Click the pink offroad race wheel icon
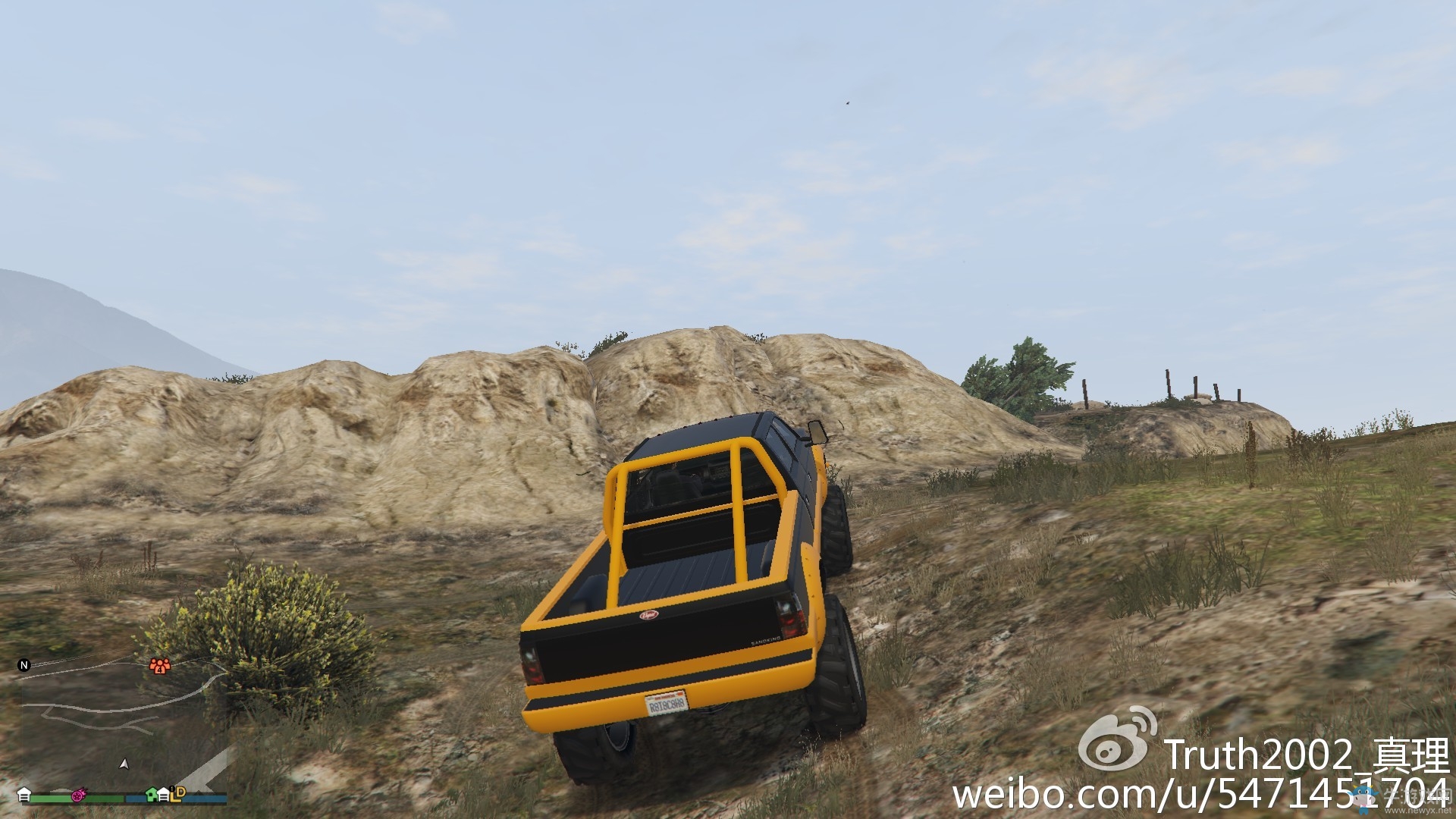1456x819 pixels. click(78, 795)
